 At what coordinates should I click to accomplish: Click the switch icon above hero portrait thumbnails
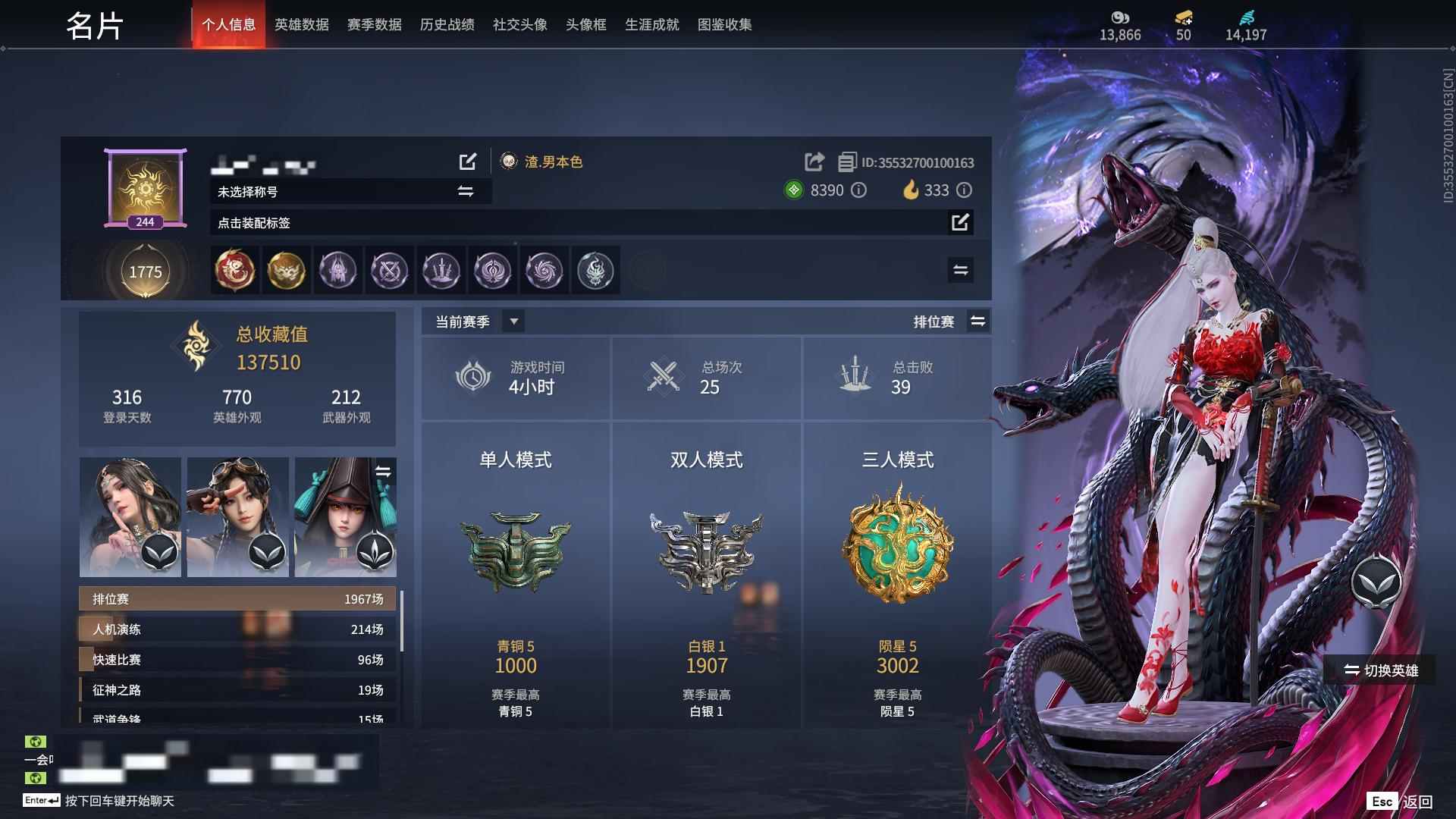385,469
